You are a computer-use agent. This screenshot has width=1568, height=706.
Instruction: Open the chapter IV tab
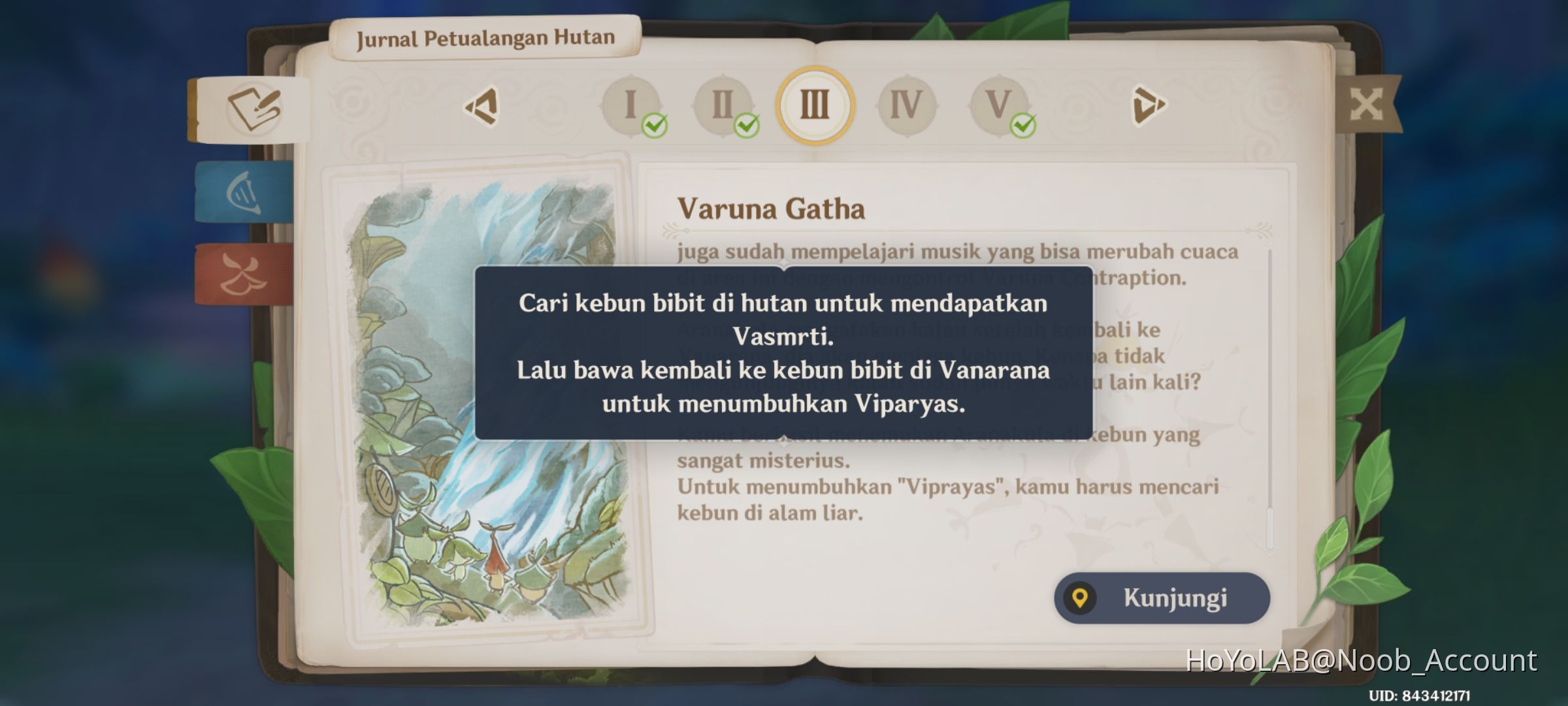[x=907, y=103]
